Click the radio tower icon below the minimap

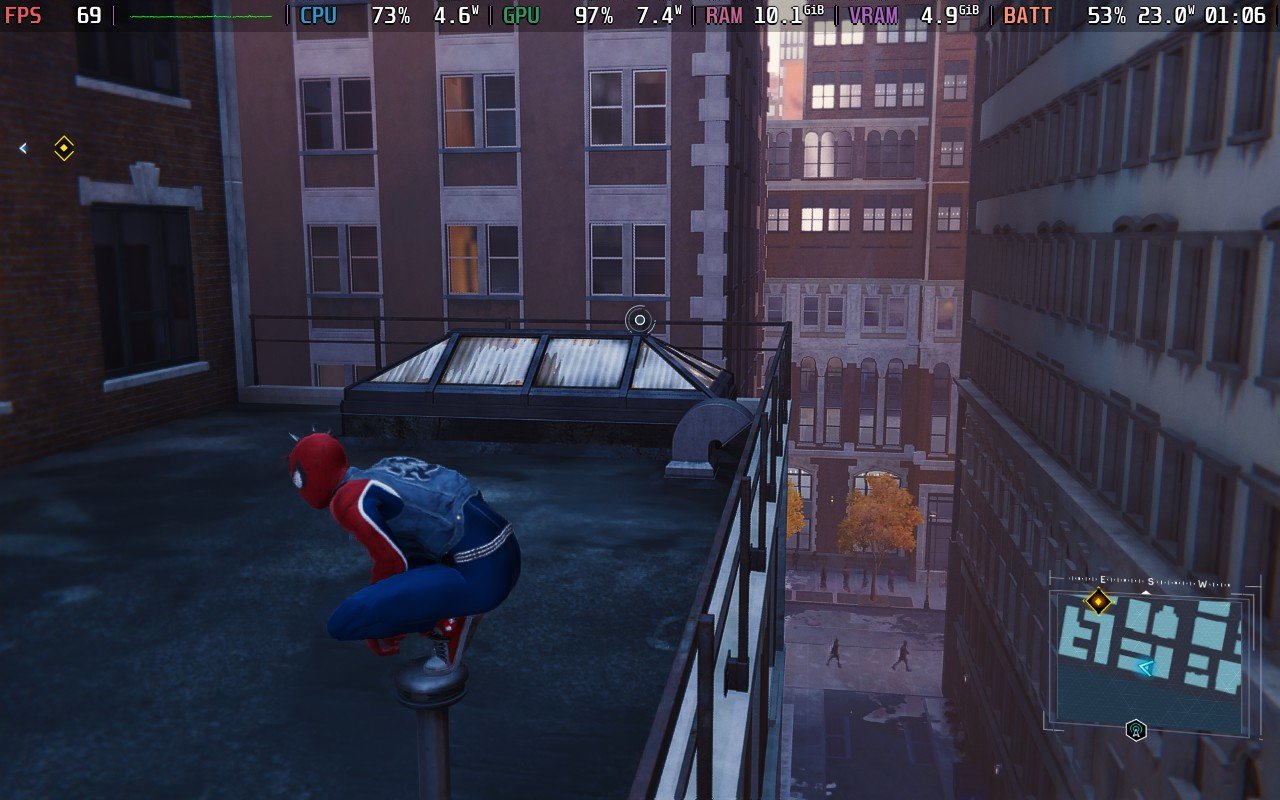1135,730
